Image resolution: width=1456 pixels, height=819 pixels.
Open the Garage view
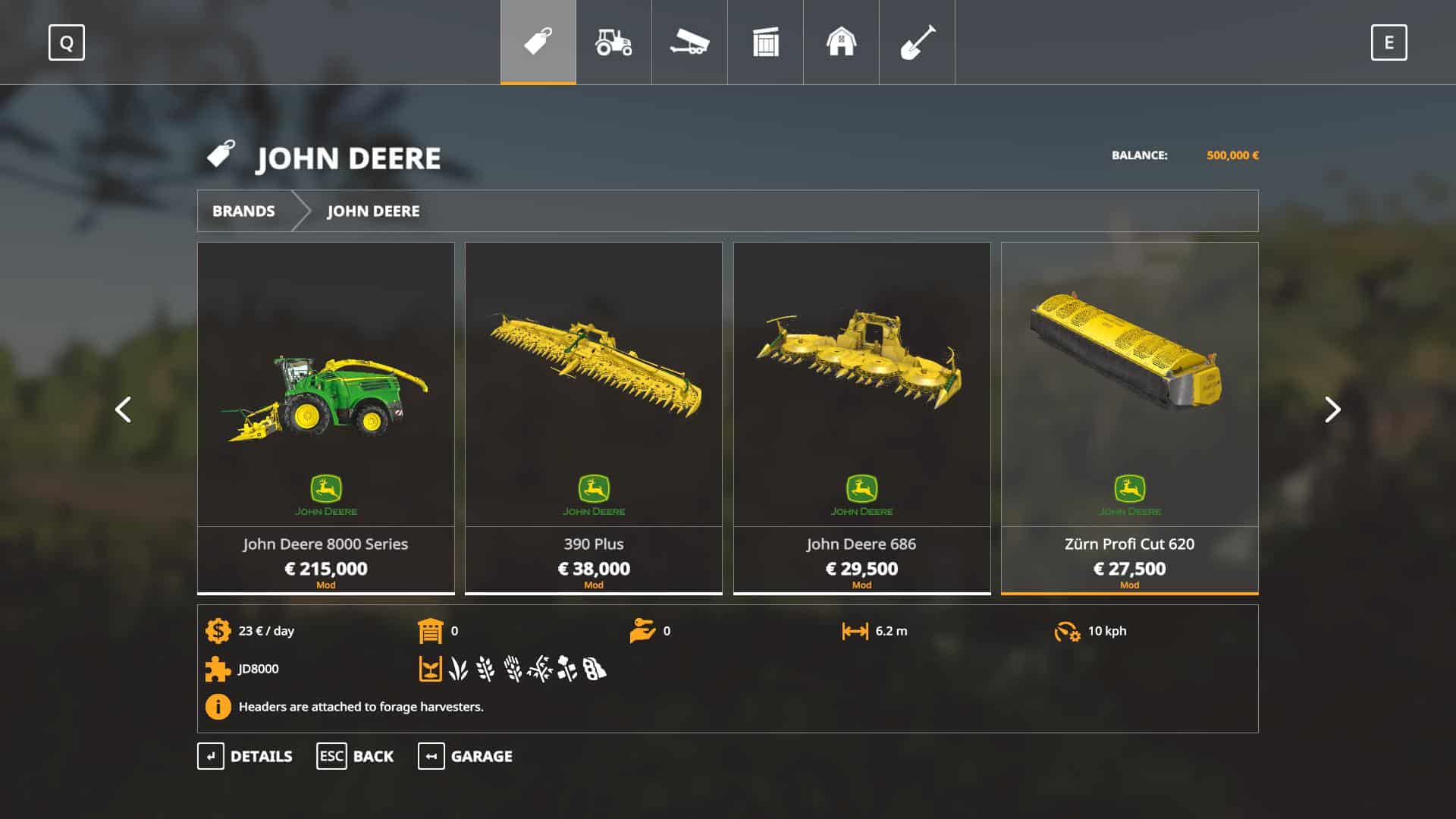[x=465, y=756]
